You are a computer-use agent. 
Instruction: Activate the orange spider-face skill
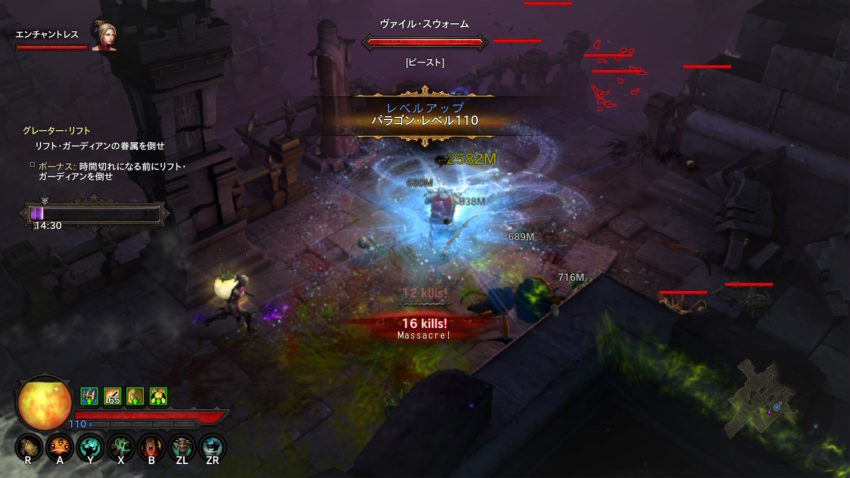(x=59, y=447)
